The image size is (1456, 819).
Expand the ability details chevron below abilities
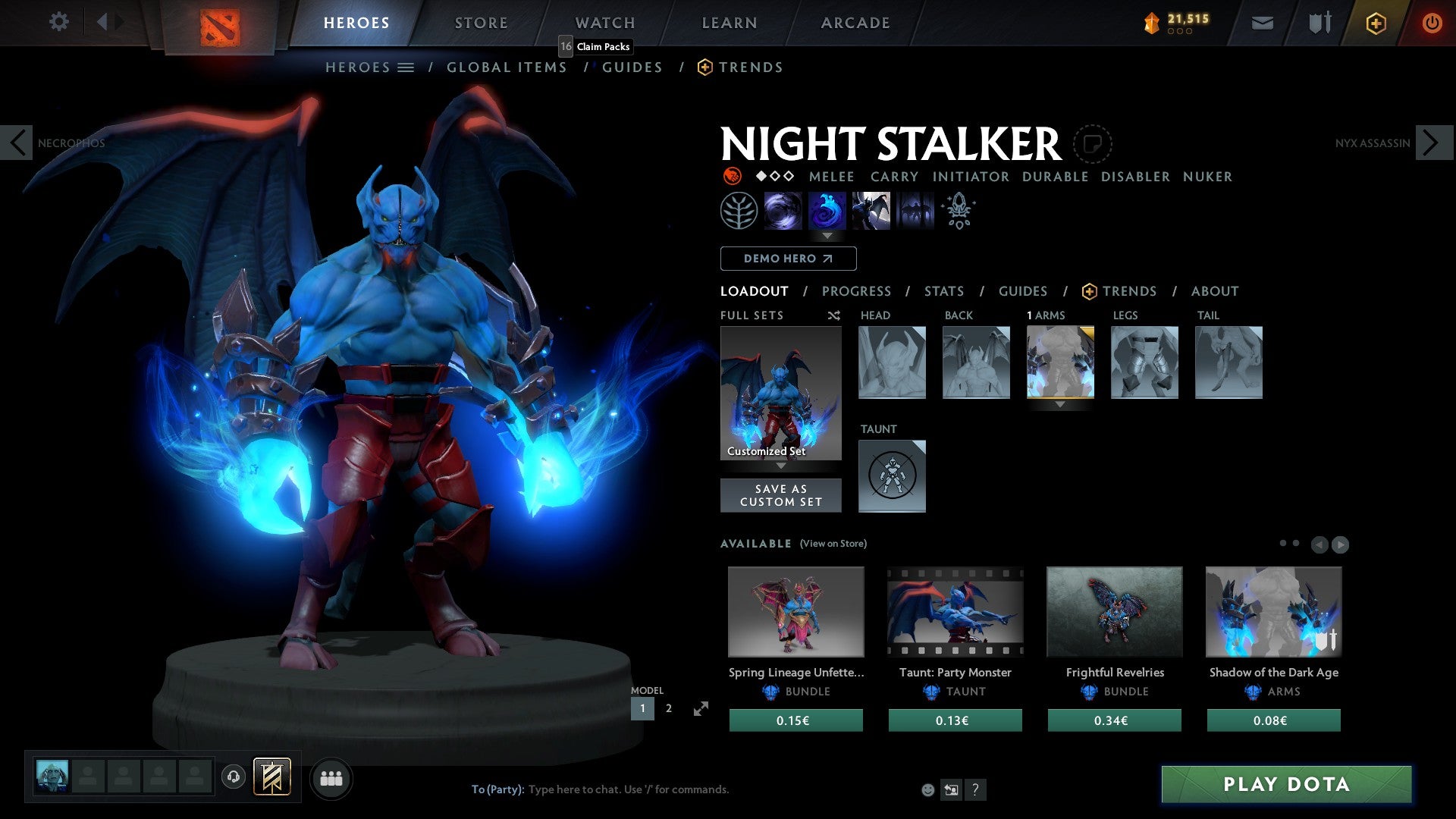[827, 235]
